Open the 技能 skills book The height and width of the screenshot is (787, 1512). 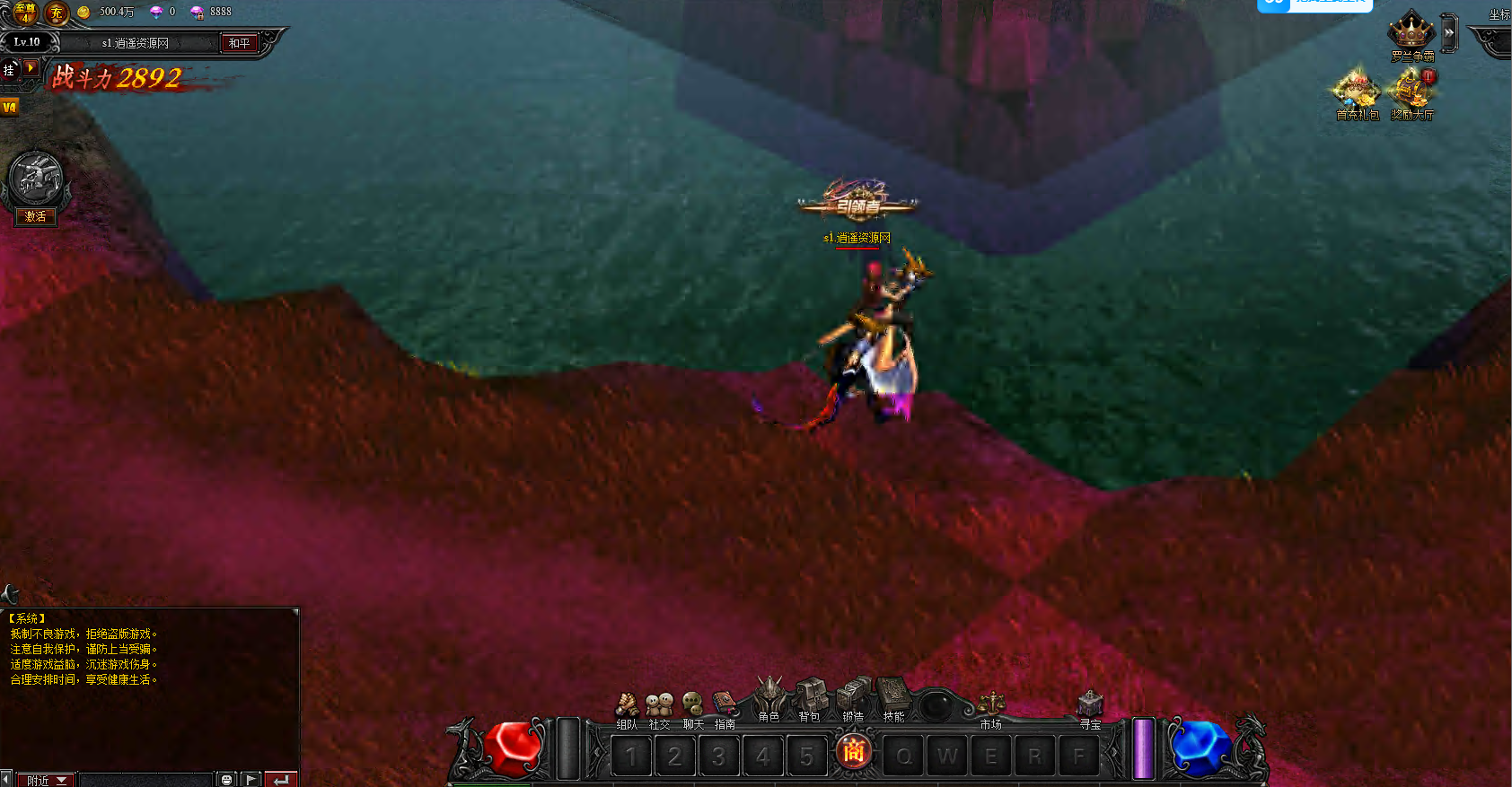point(893,696)
